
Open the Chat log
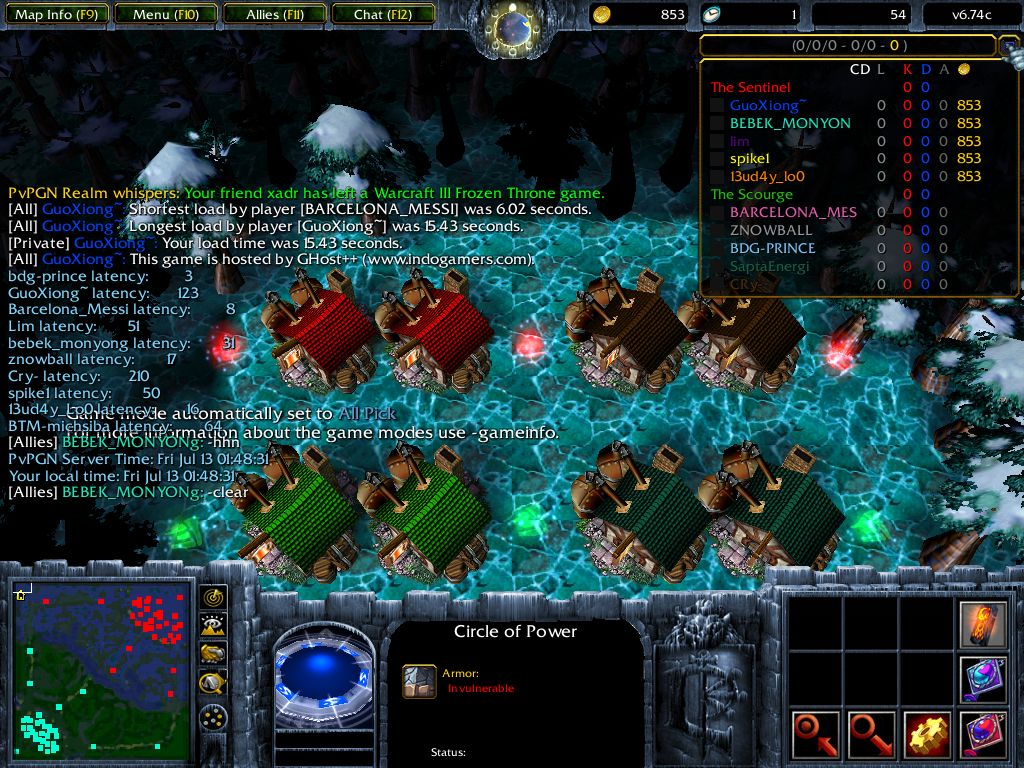(x=382, y=15)
